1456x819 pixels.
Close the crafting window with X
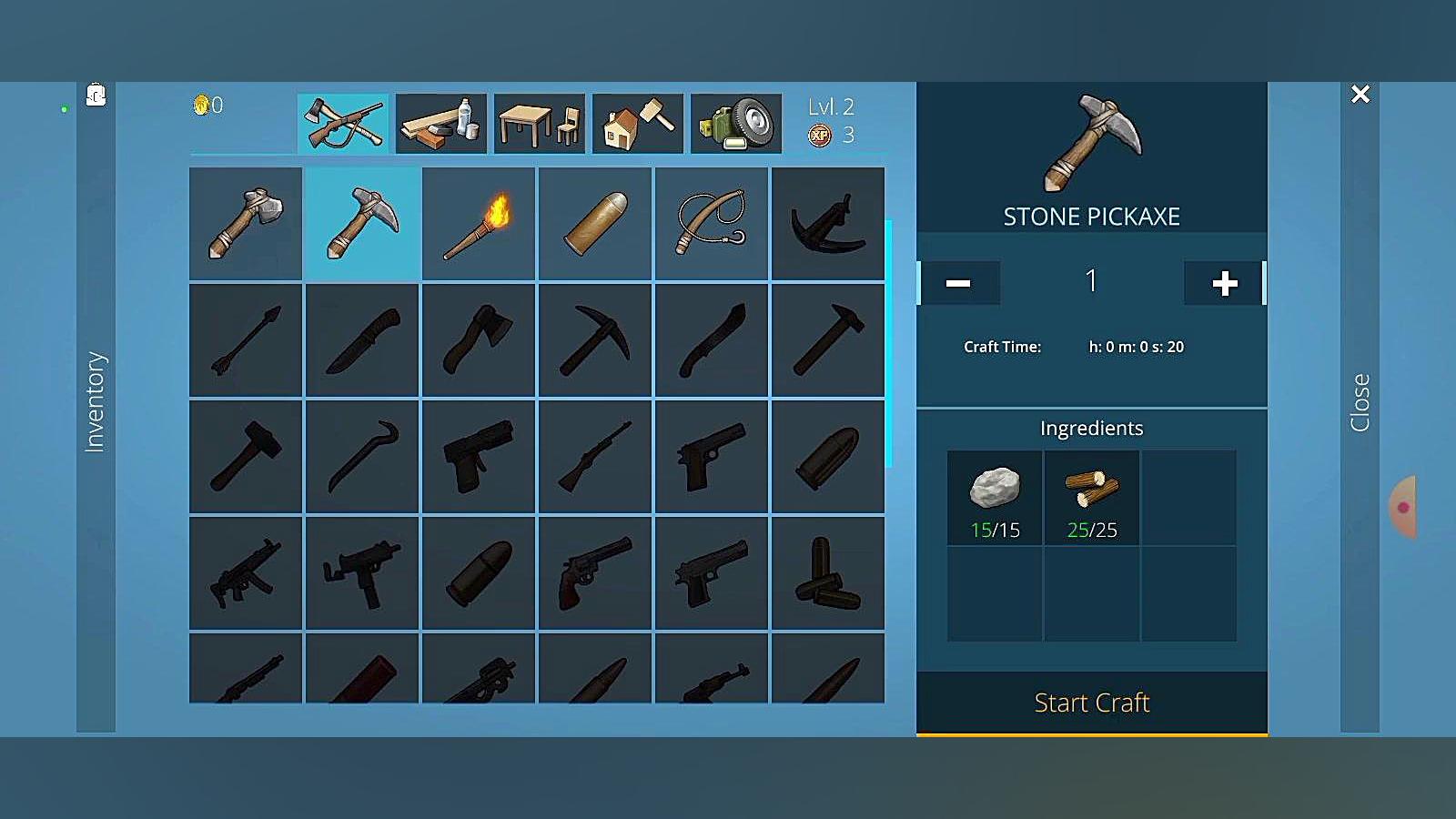pyautogui.click(x=1360, y=95)
